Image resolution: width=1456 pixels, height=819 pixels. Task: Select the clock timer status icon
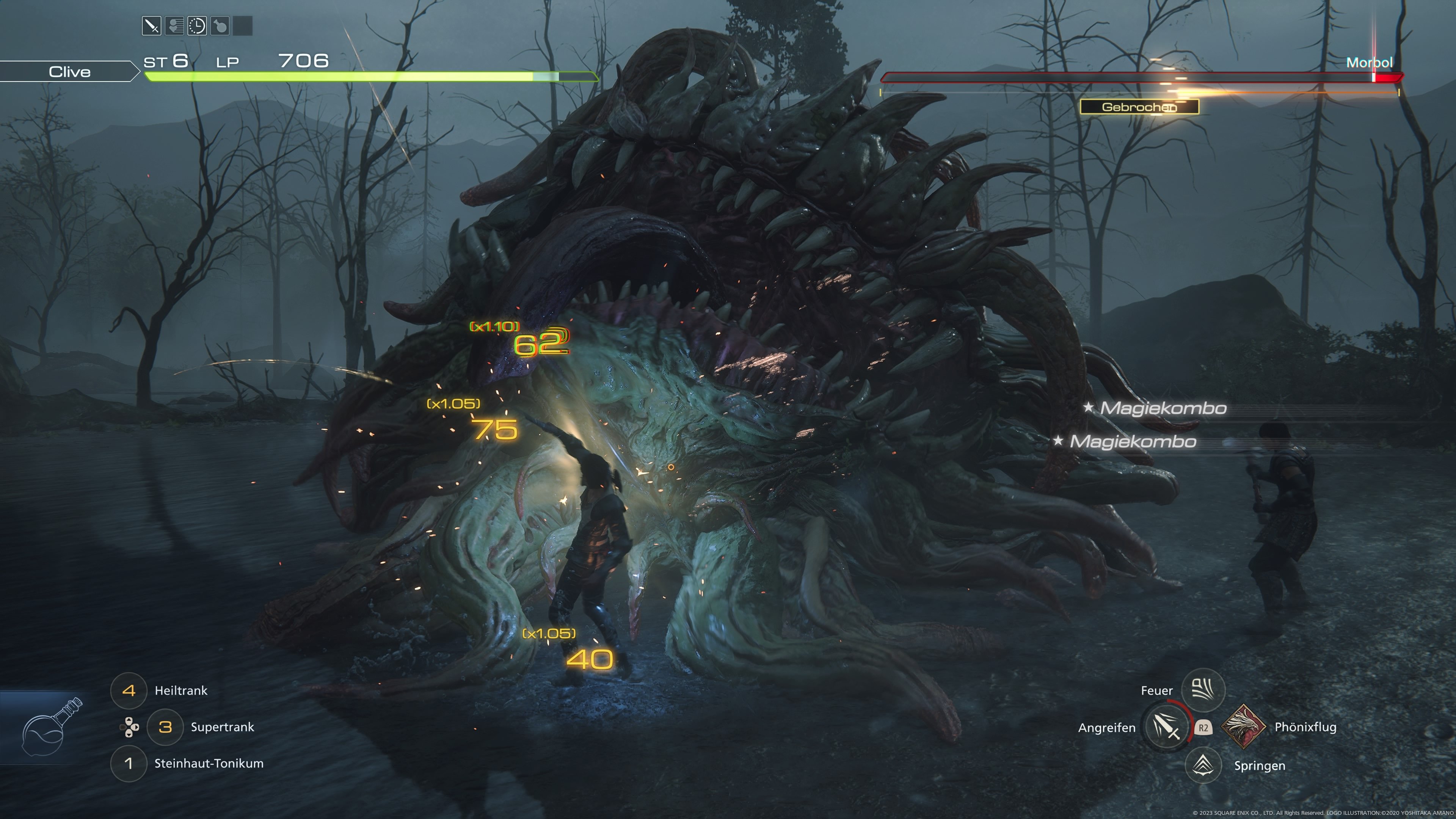coord(197,26)
